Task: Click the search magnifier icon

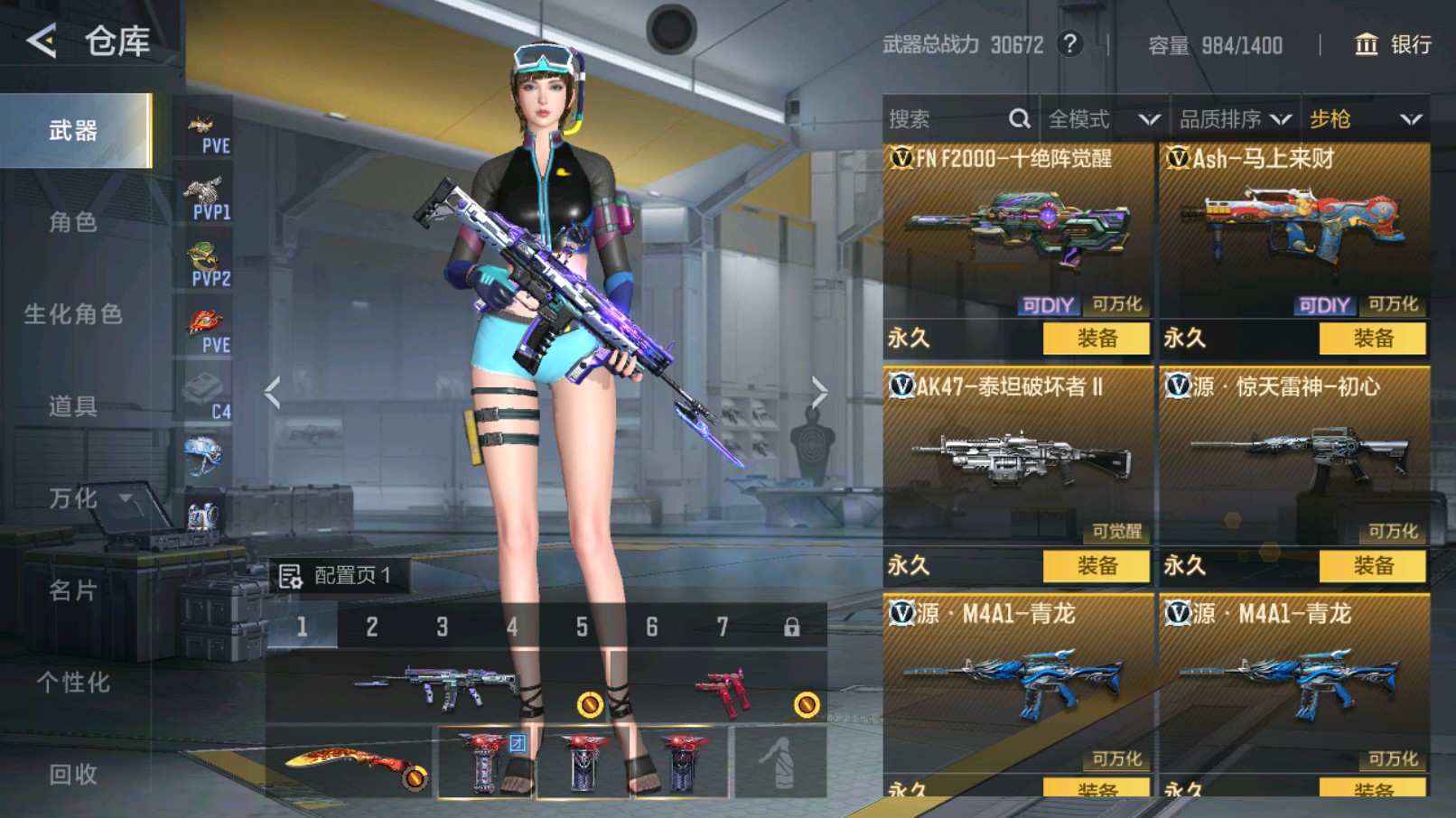Action: point(1019,118)
